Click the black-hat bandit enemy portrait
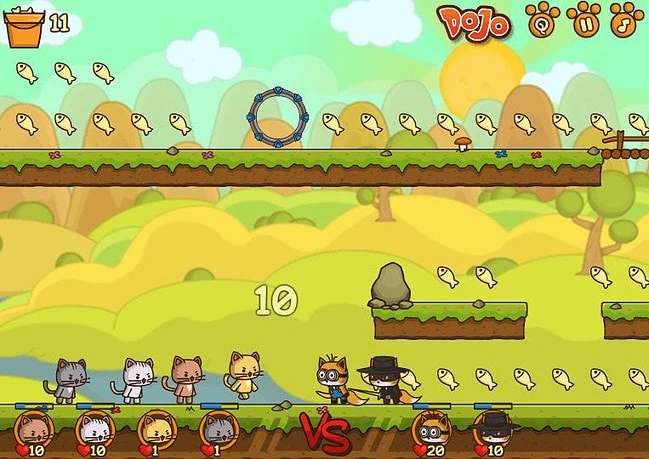The height and width of the screenshot is (459, 649). click(x=491, y=430)
